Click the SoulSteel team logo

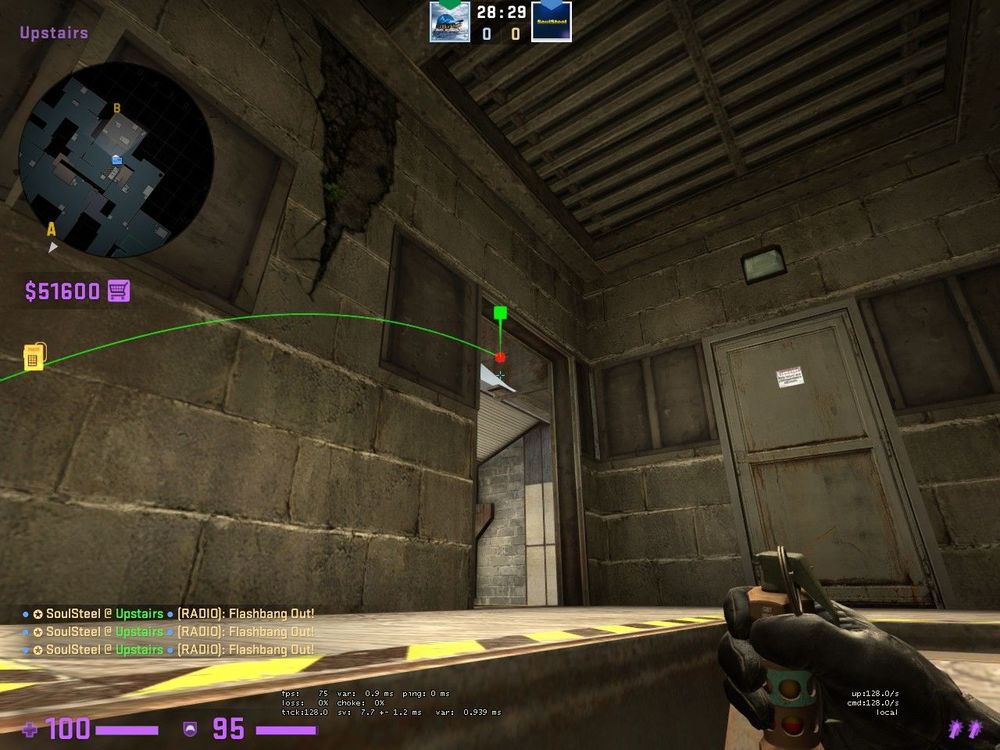point(551,22)
